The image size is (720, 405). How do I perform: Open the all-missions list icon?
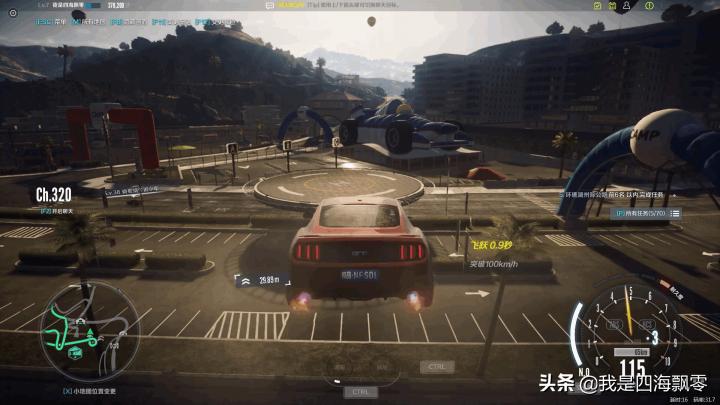coord(675,213)
